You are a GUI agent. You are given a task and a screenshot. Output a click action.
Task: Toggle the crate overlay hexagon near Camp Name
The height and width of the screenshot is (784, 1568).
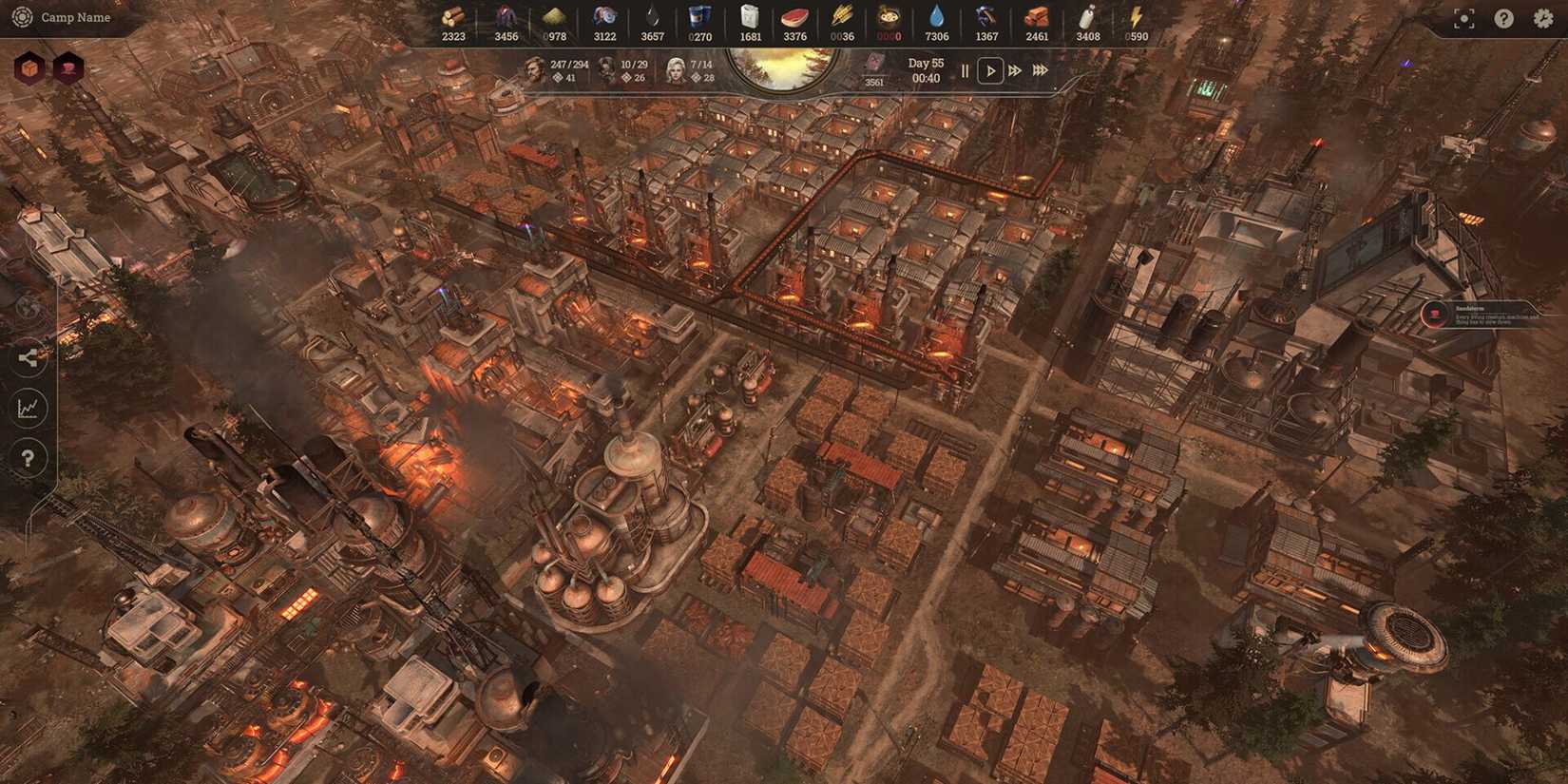point(31,67)
